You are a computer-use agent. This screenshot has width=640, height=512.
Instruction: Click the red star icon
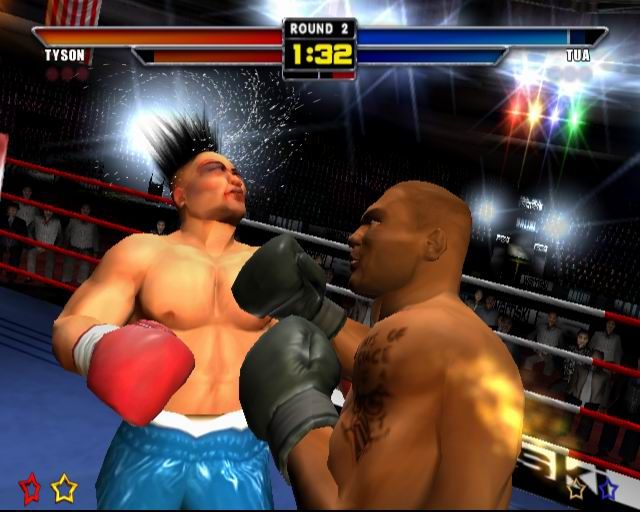tap(30, 488)
